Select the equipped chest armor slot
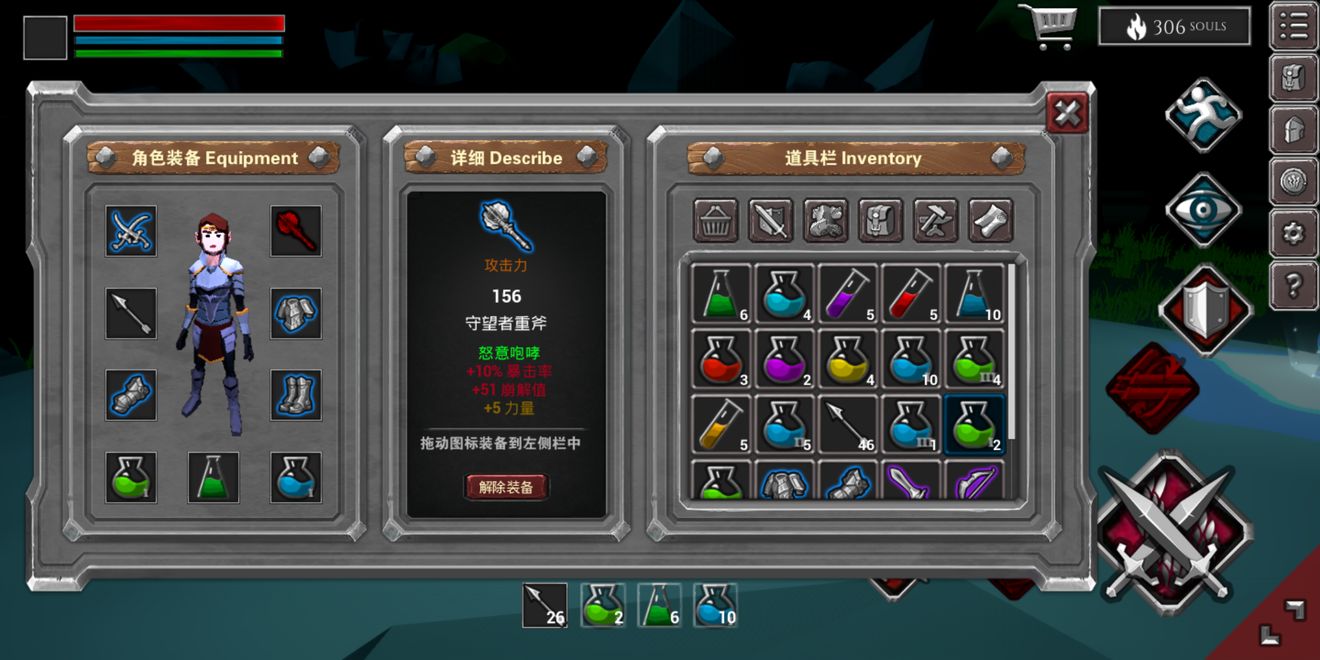This screenshot has height=660, width=1320. pos(296,313)
